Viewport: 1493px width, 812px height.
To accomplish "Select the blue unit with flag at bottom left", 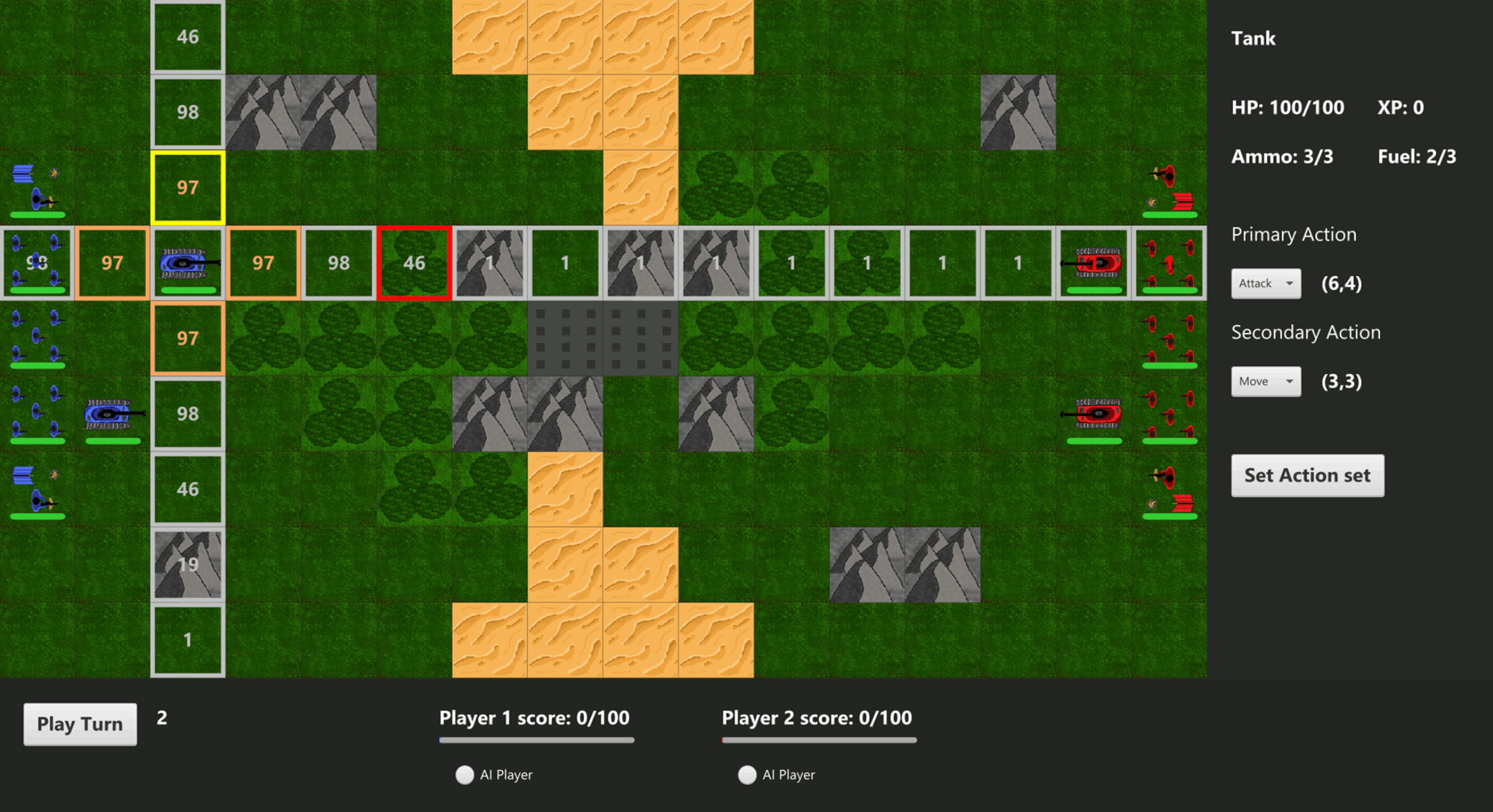I will (37, 489).
